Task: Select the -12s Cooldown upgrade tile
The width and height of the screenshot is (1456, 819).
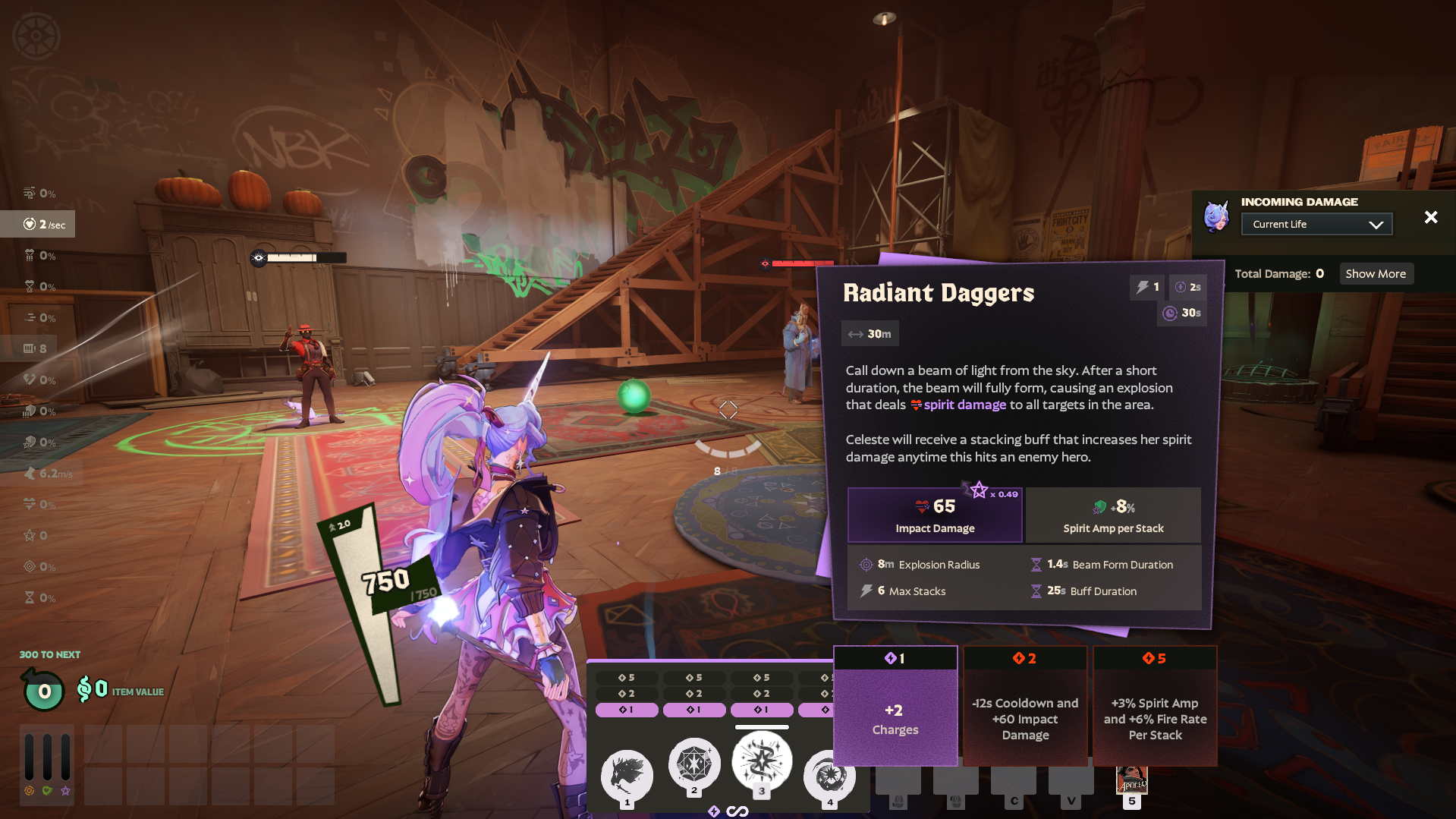Action: point(1025,717)
